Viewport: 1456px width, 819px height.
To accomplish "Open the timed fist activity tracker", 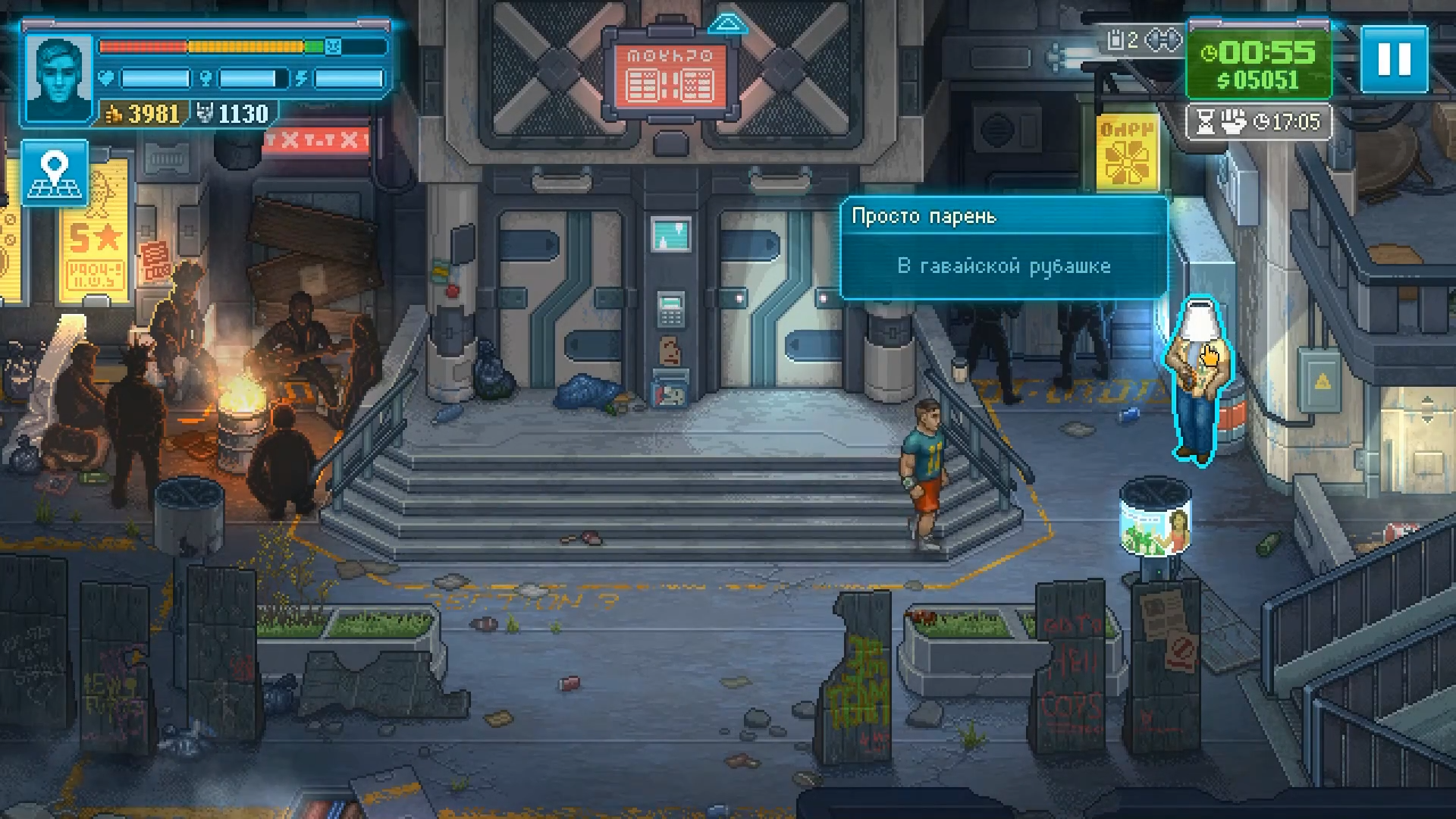I will click(x=1260, y=122).
